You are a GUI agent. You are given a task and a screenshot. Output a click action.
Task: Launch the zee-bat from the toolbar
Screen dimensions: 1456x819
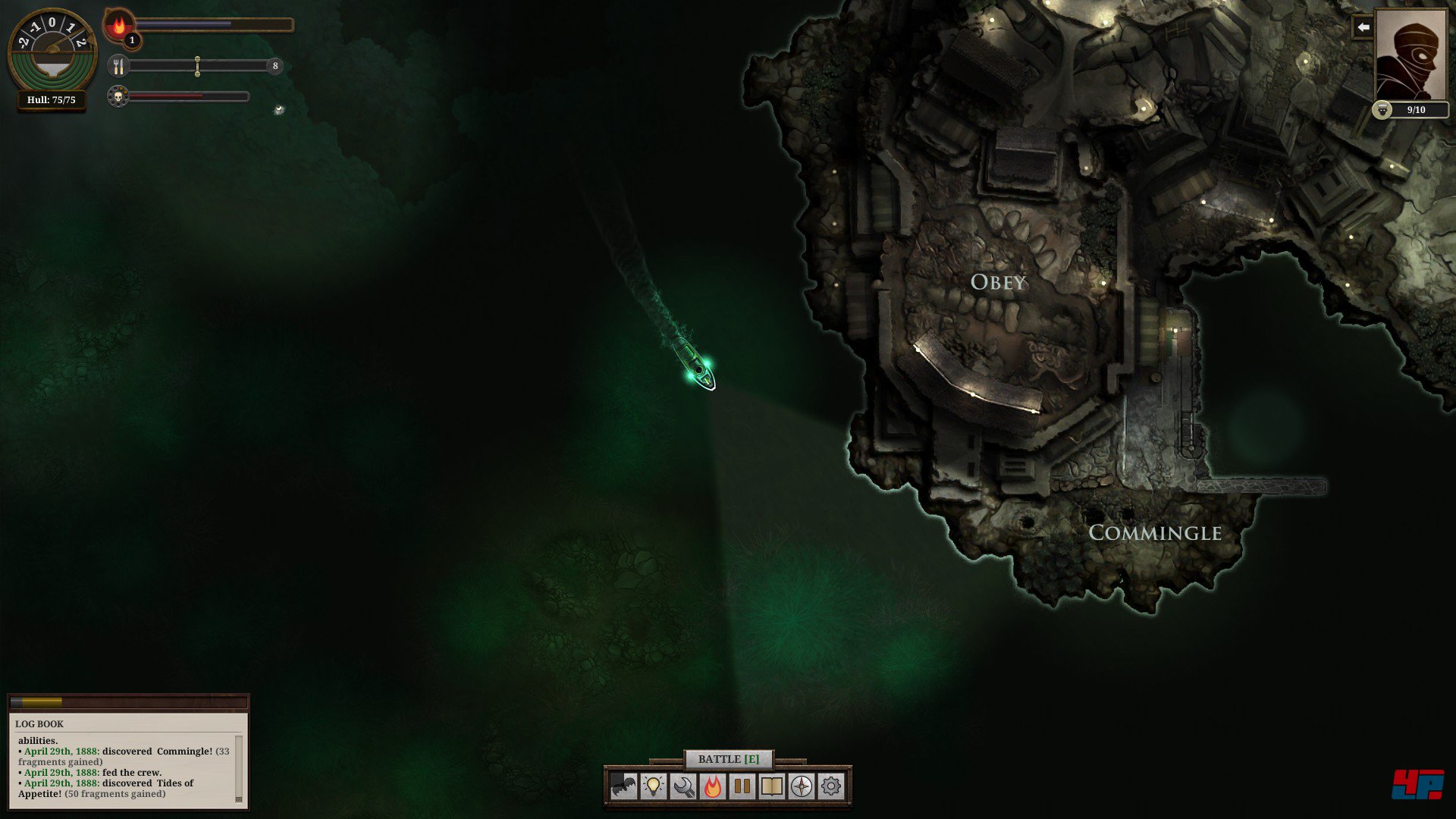point(623,786)
